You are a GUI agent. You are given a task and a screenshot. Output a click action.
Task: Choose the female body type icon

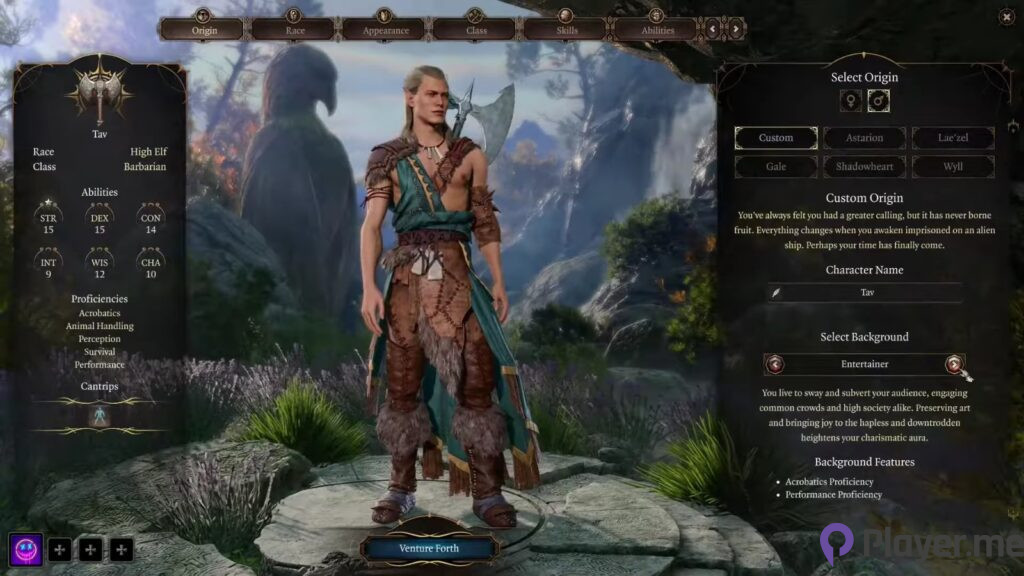tap(851, 101)
